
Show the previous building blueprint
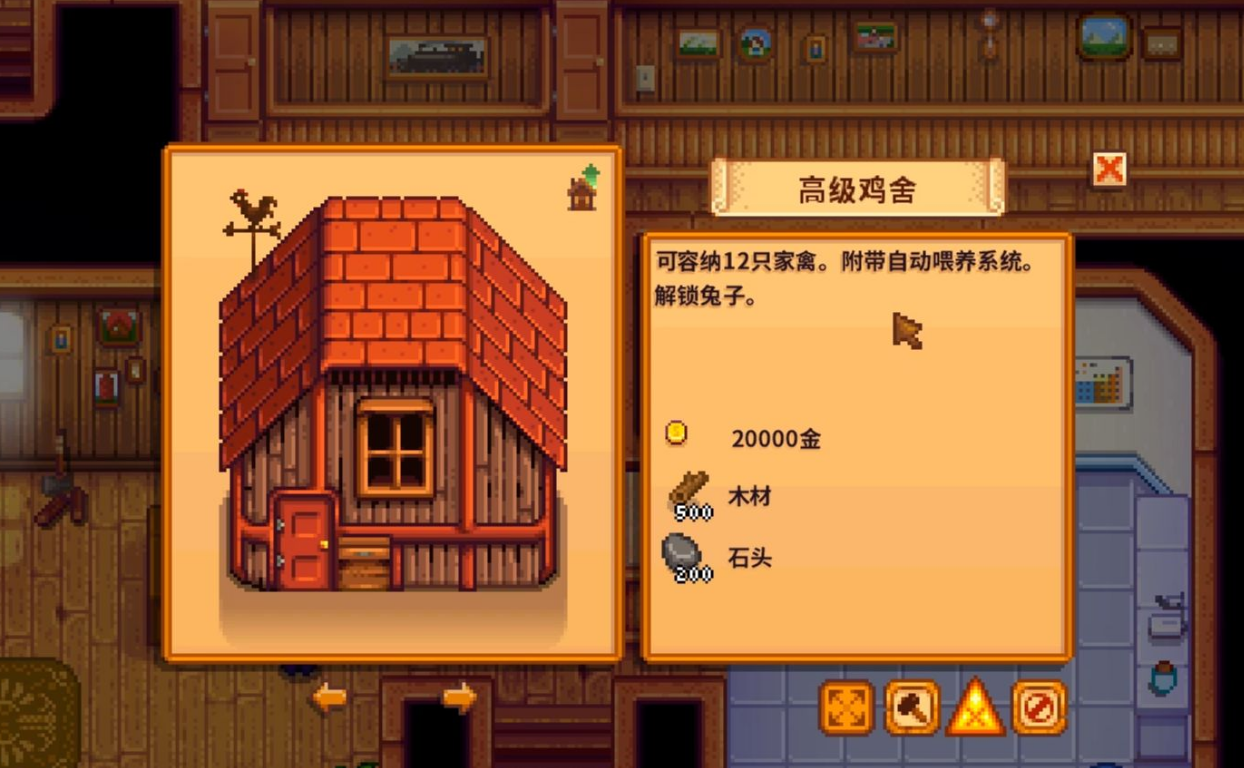[329, 698]
